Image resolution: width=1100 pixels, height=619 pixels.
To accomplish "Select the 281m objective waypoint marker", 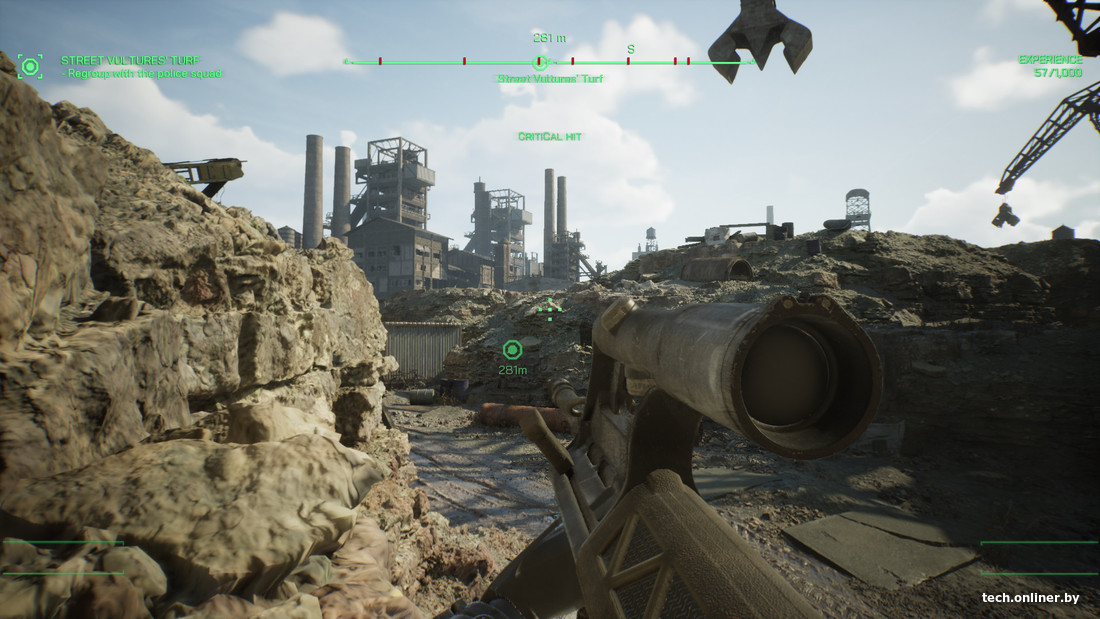I will tap(512, 349).
